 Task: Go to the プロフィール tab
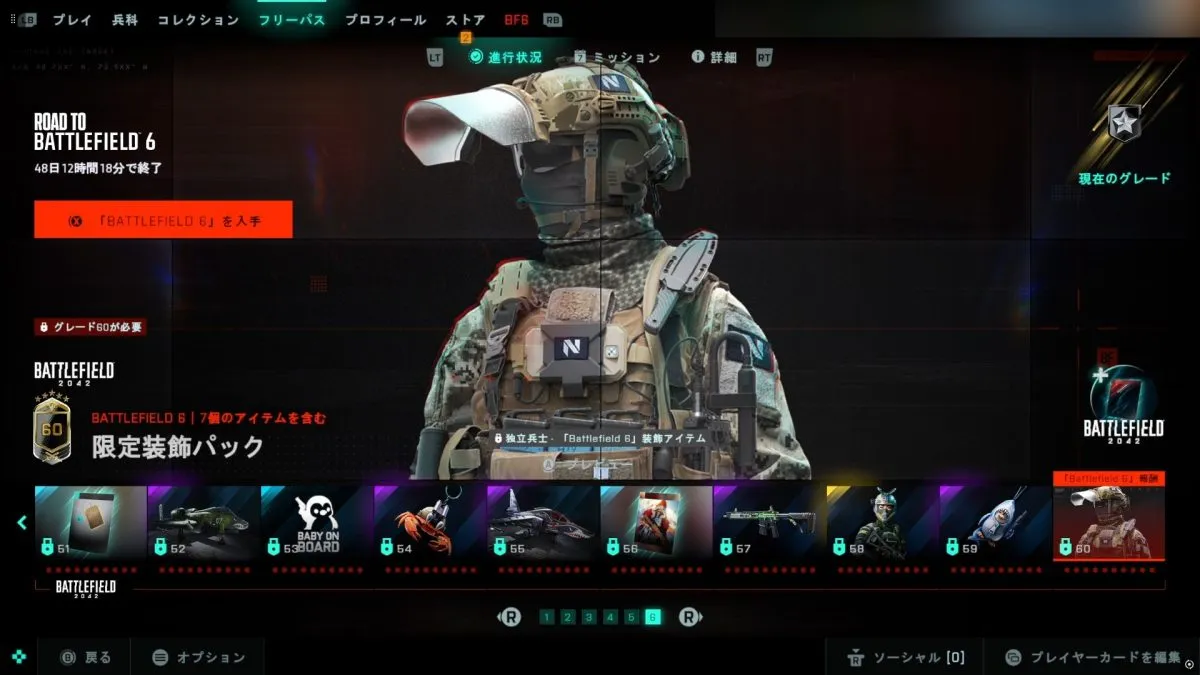tap(385, 20)
